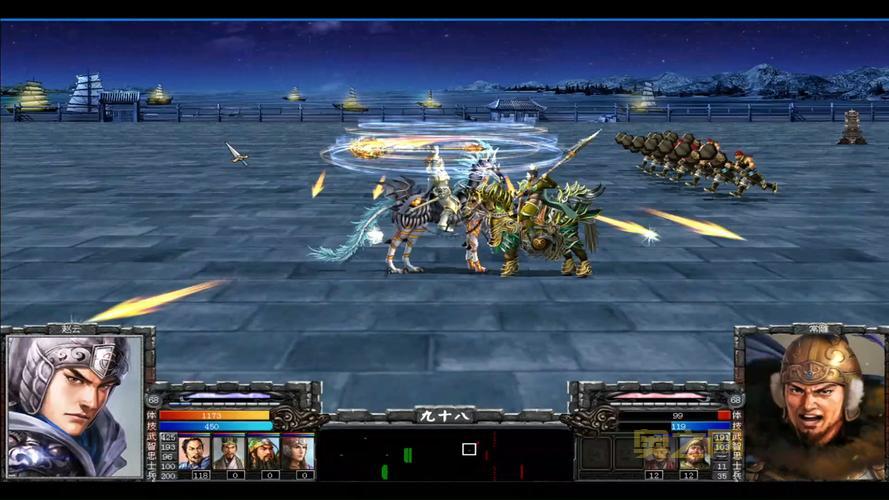
Task: Pick the yellow-bearded officer with green headband
Action: 263,452
